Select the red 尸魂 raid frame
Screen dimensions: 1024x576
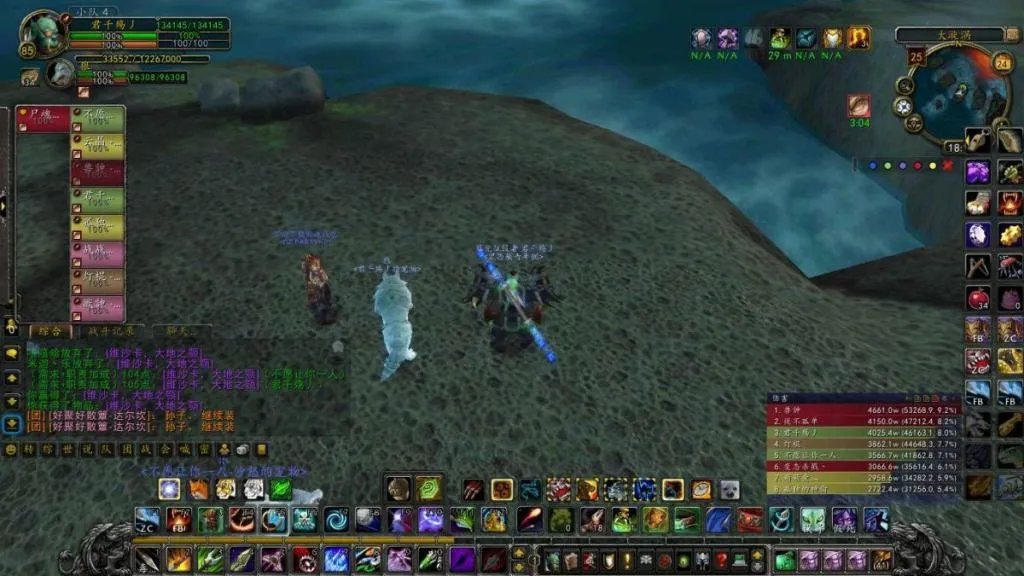(43, 119)
